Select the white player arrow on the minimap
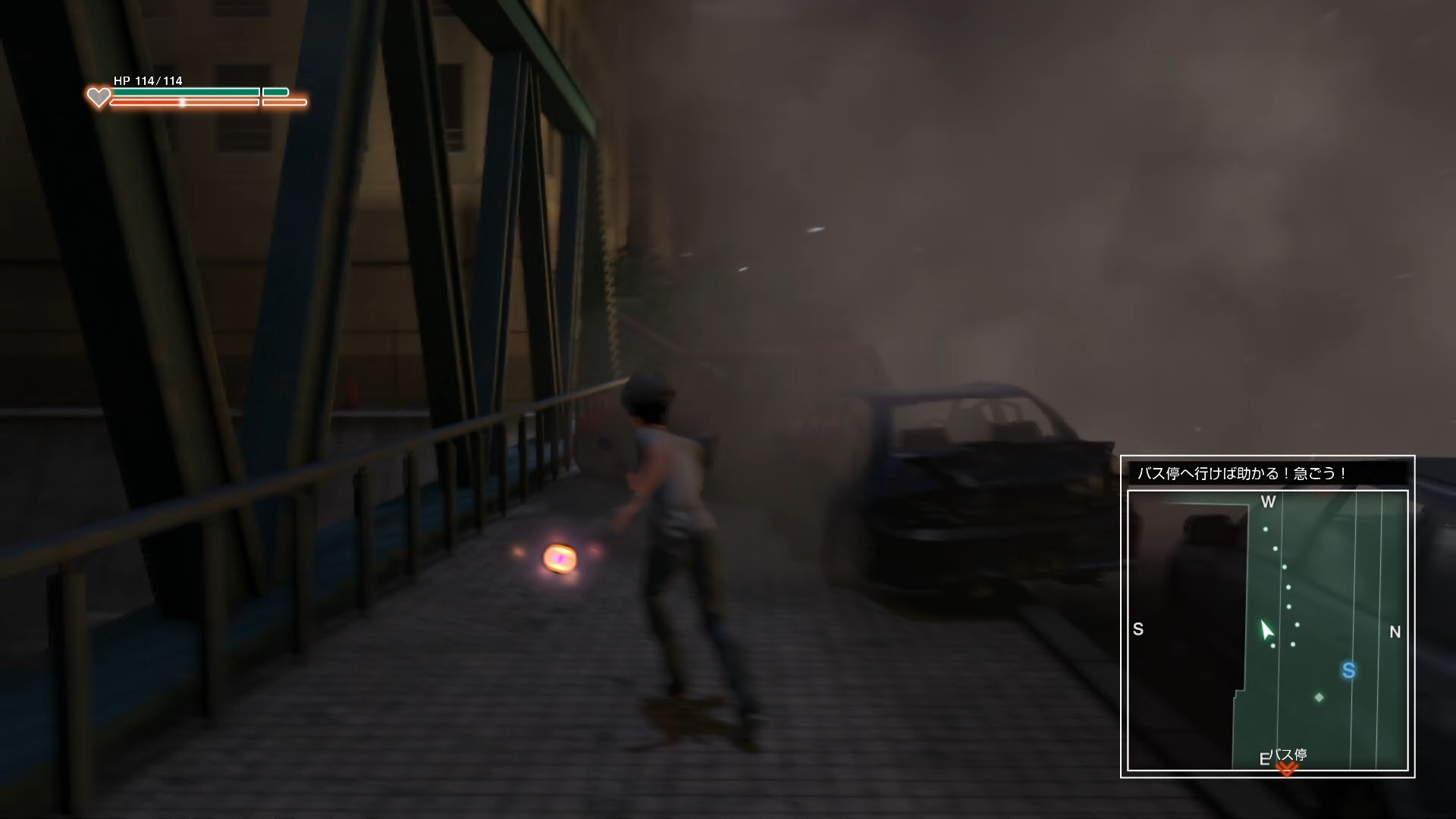 1266,630
